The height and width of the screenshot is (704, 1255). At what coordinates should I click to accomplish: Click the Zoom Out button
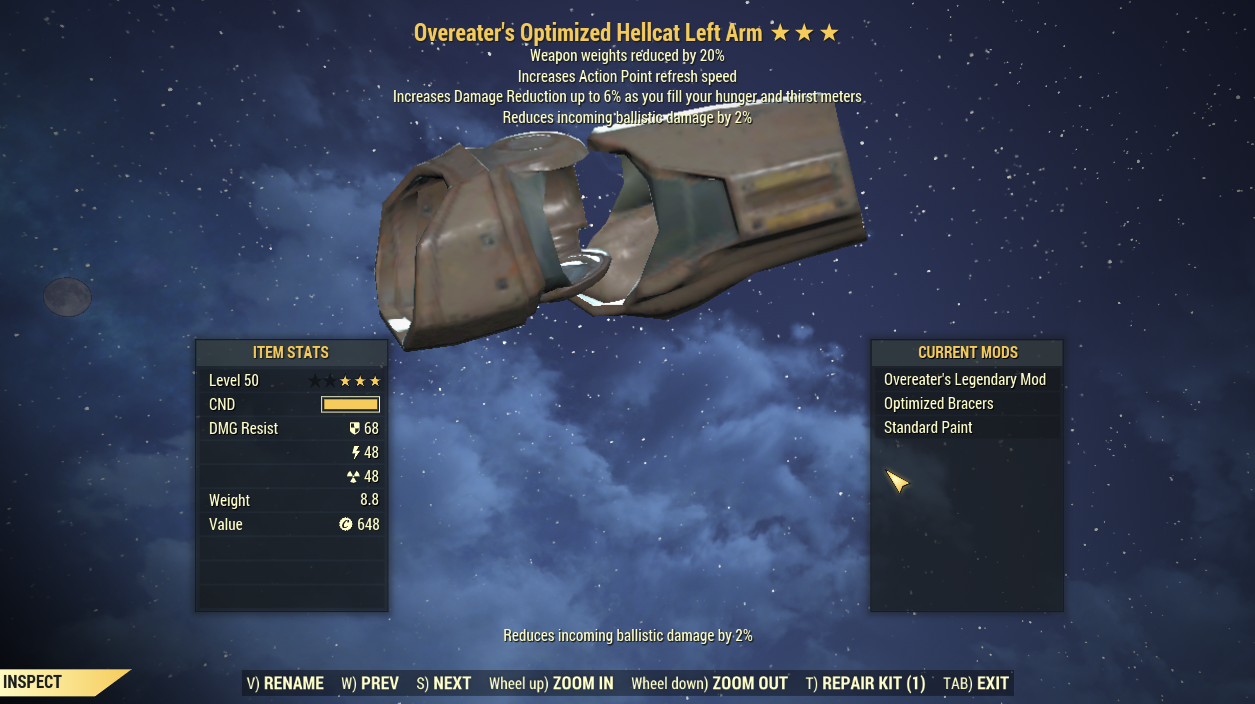(x=709, y=684)
